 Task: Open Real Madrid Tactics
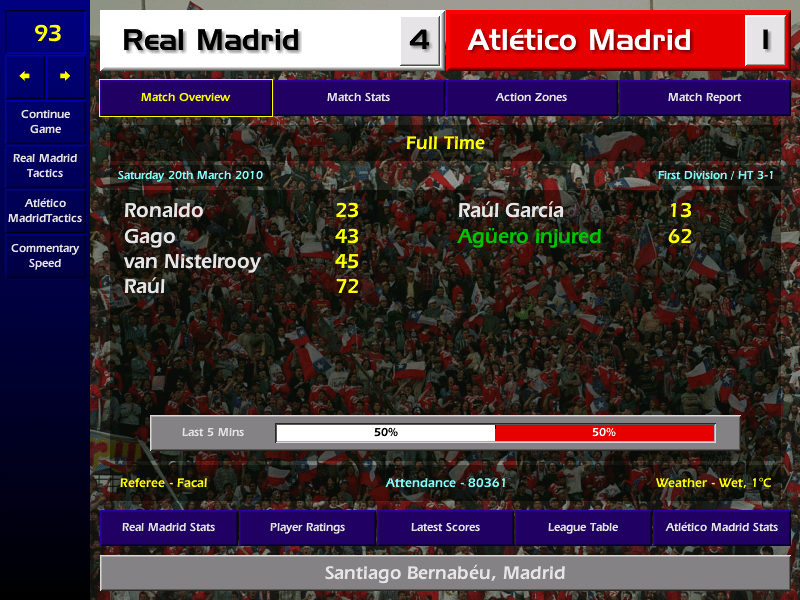(x=45, y=166)
